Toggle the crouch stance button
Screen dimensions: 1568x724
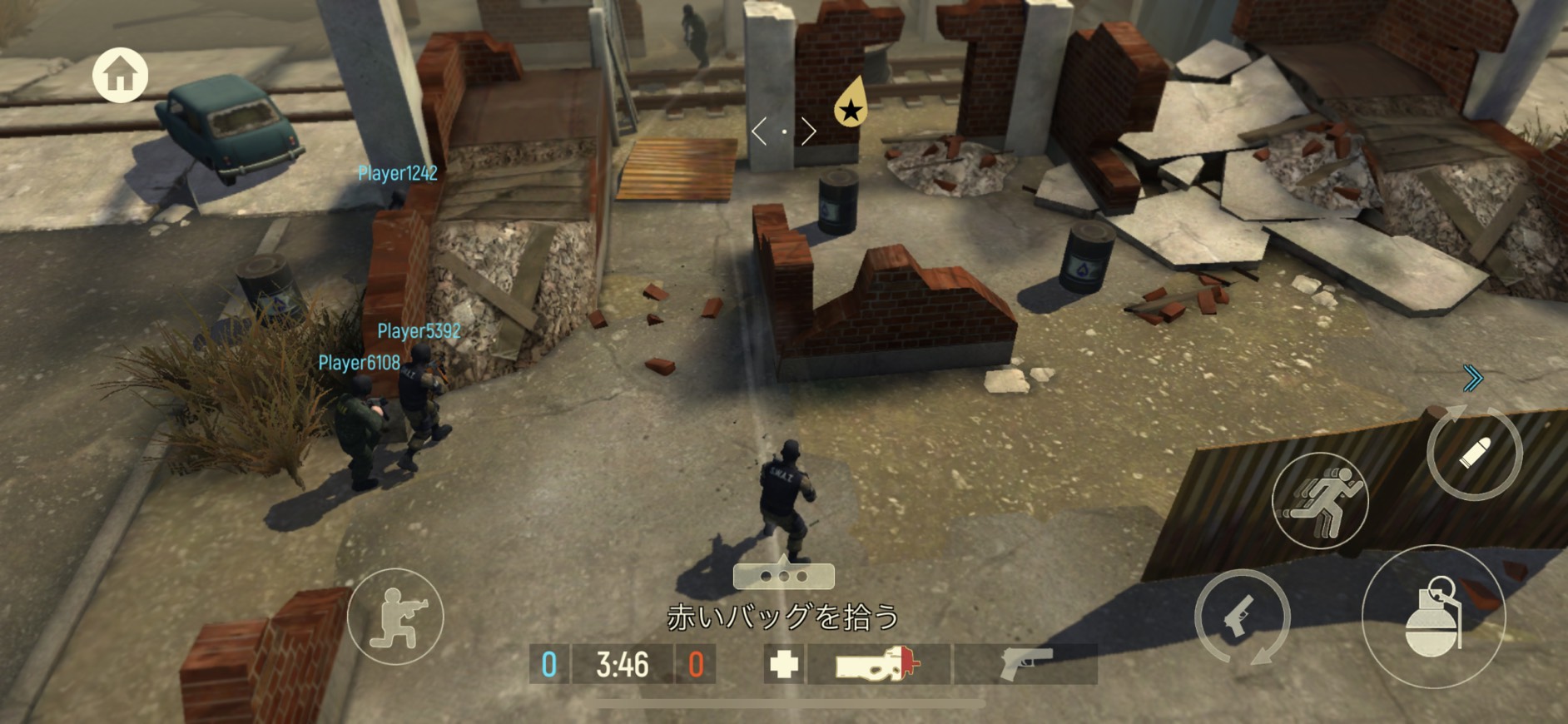(x=395, y=617)
